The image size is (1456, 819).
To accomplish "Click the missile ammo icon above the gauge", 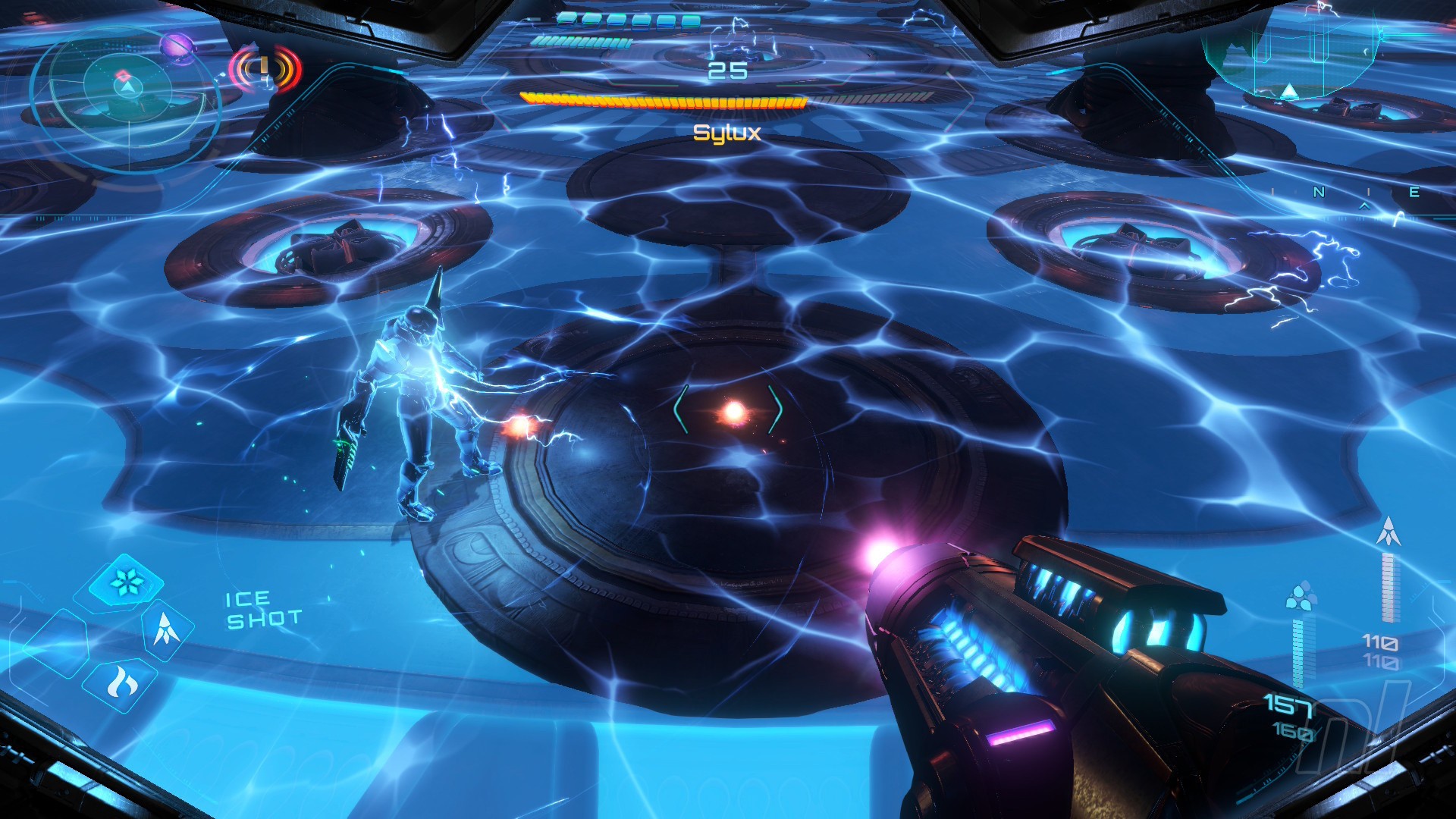I will pyautogui.click(x=1389, y=532).
